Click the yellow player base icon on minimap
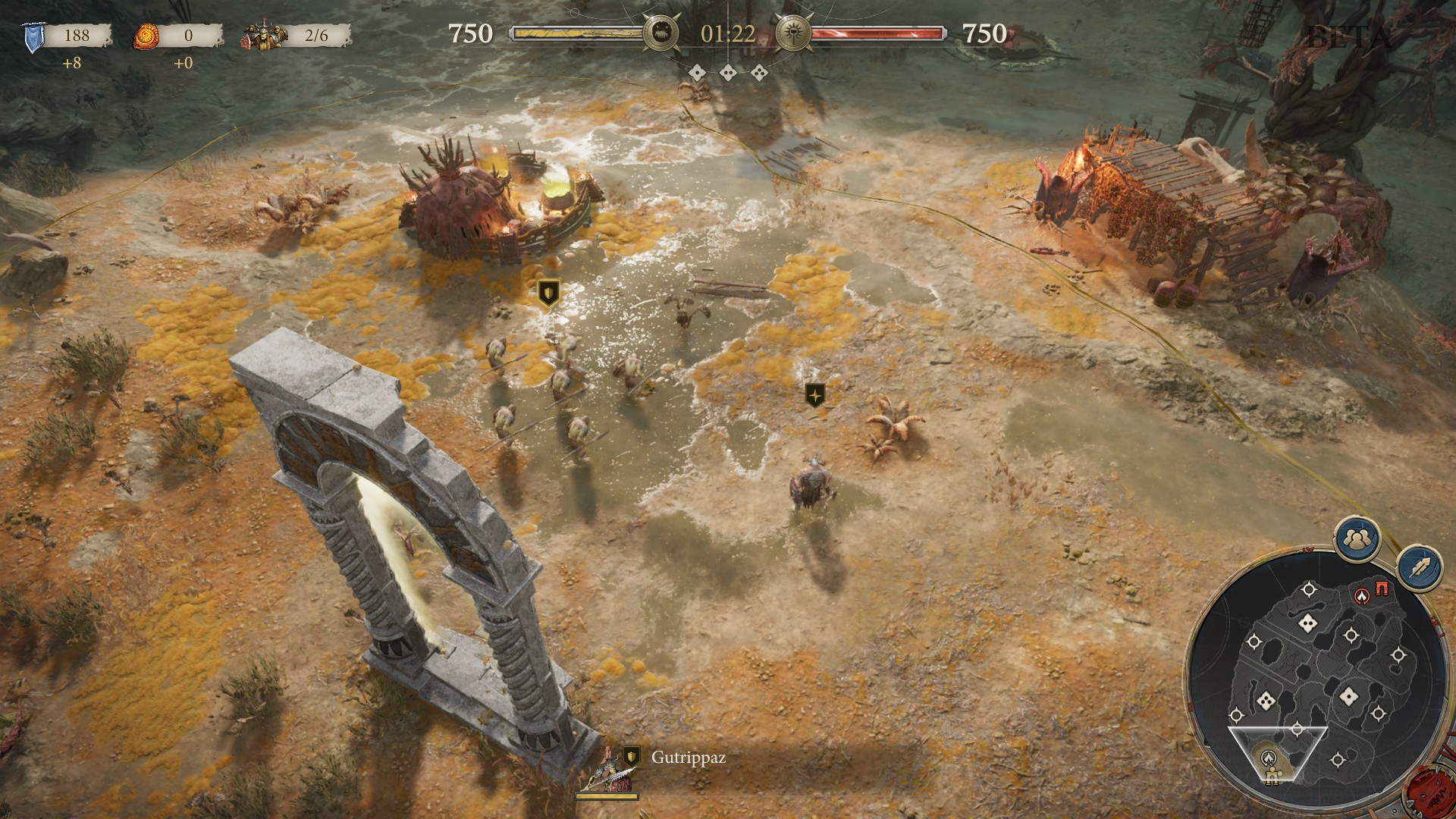The width and height of the screenshot is (1456, 819). pyautogui.click(x=1271, y=773)
